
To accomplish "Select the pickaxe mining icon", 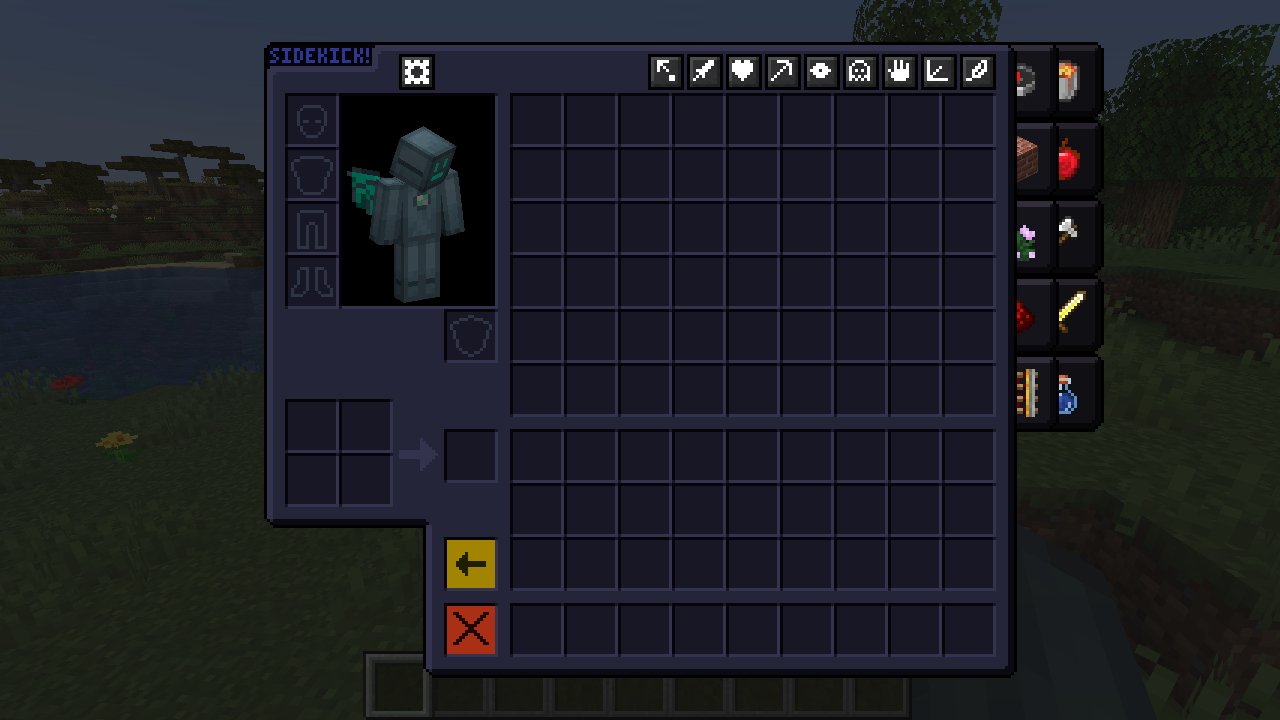I will (782, 71).
